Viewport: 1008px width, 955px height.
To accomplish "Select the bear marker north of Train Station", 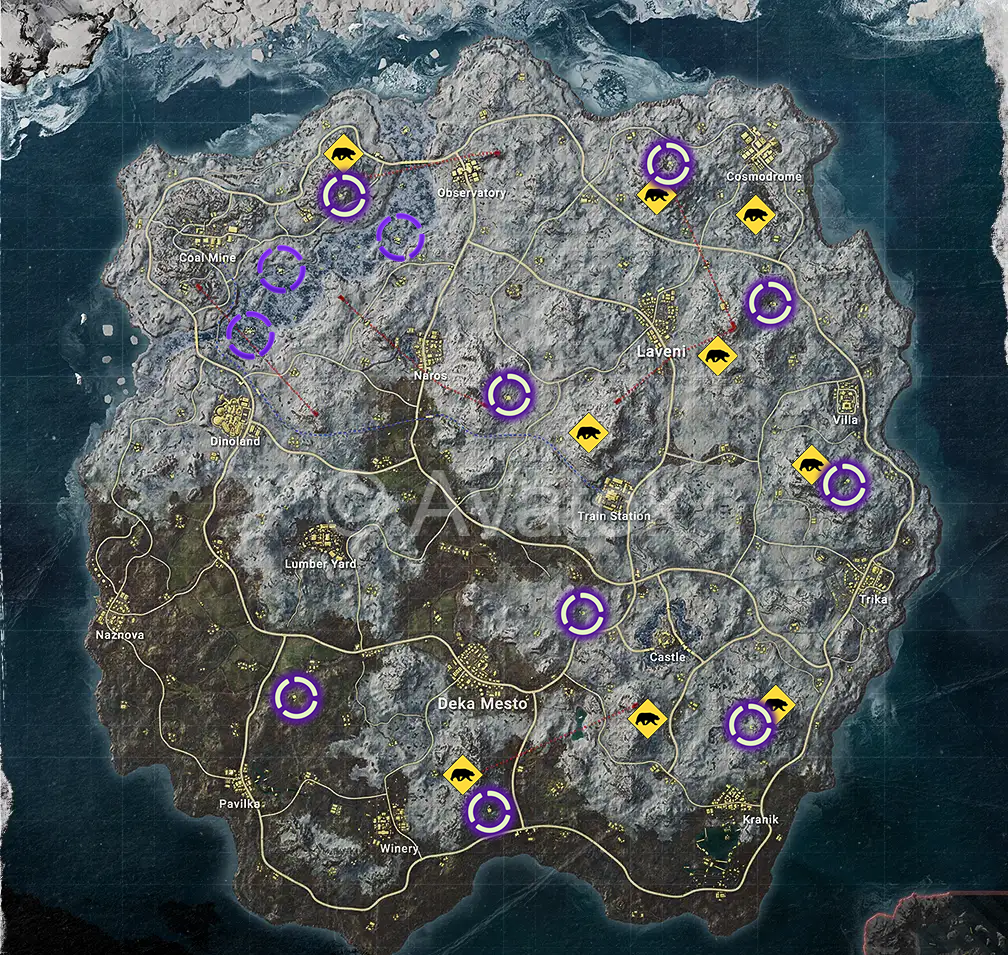I will pos(589,433).
